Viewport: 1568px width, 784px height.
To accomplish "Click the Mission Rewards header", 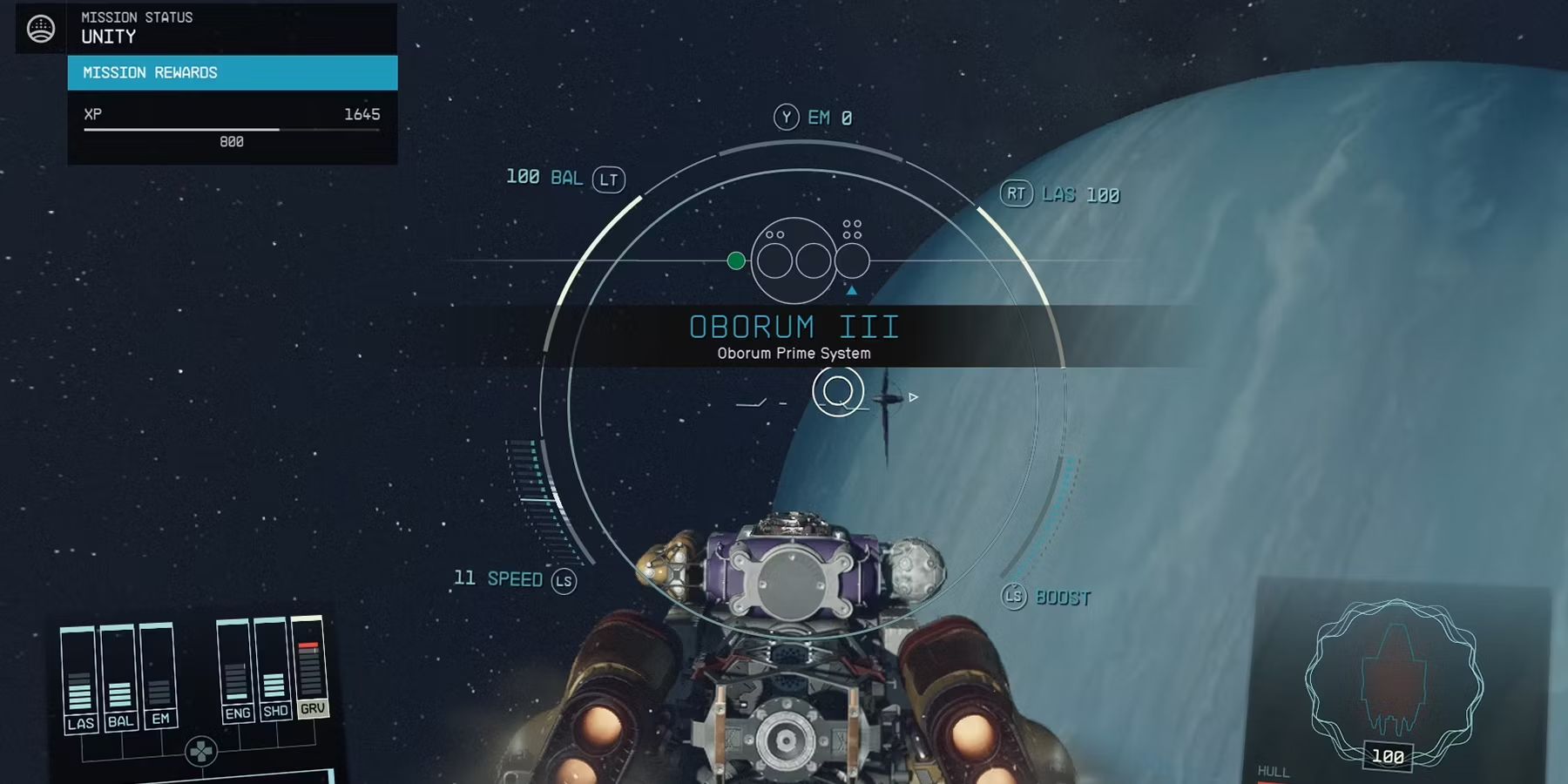I will pos(233,73).
